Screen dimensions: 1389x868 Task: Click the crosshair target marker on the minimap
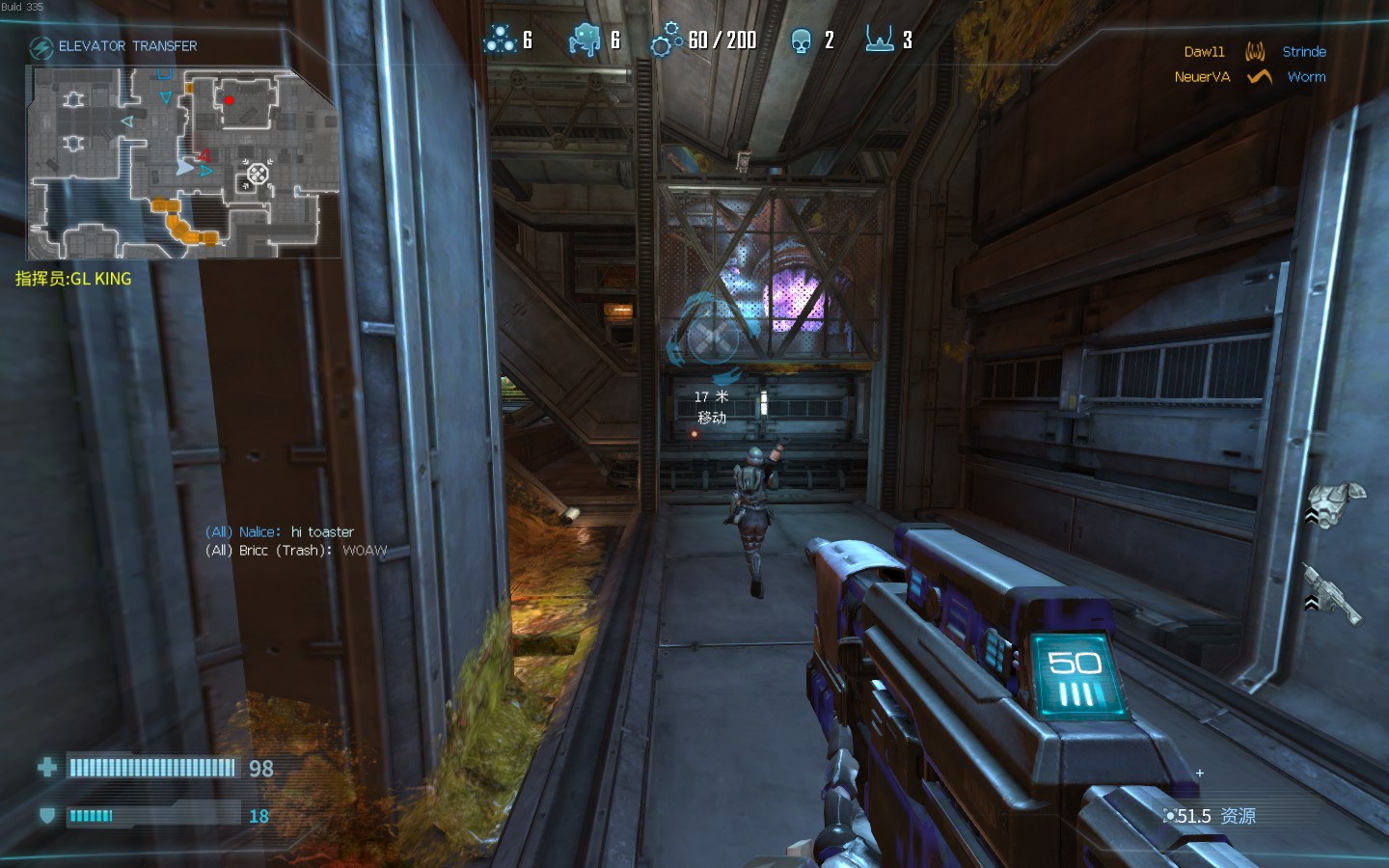click(258, 174)
